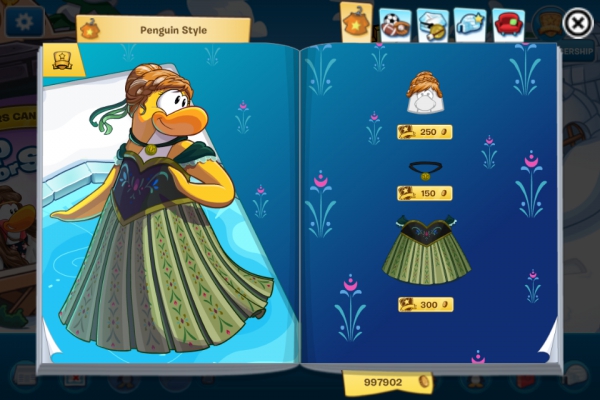This screenshot has width=600, height=400.
Task: Select the black necklace item picture
Action: tap(426, 168)
